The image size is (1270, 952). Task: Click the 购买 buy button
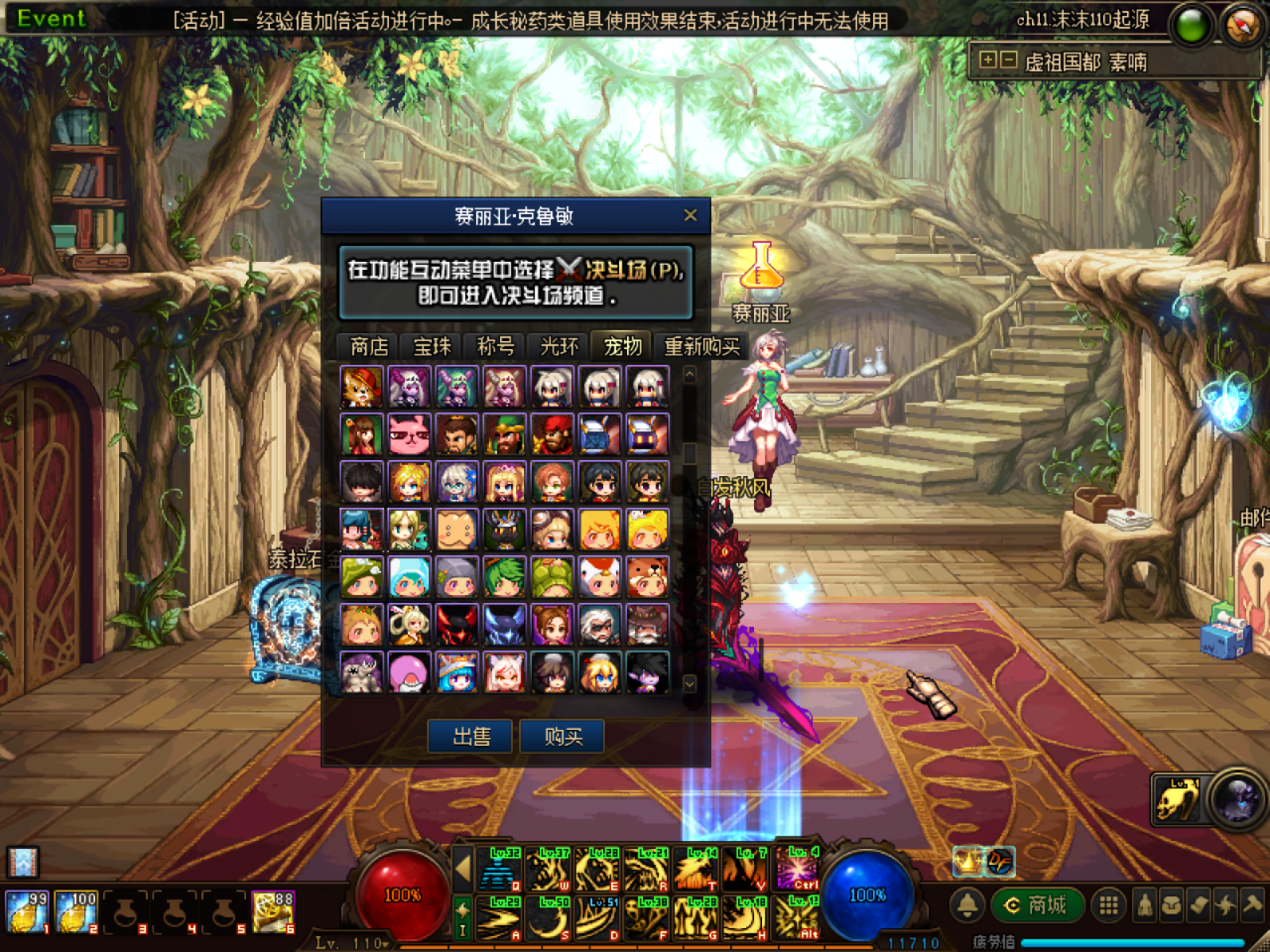pyautogui.click(x=563, y=737)
